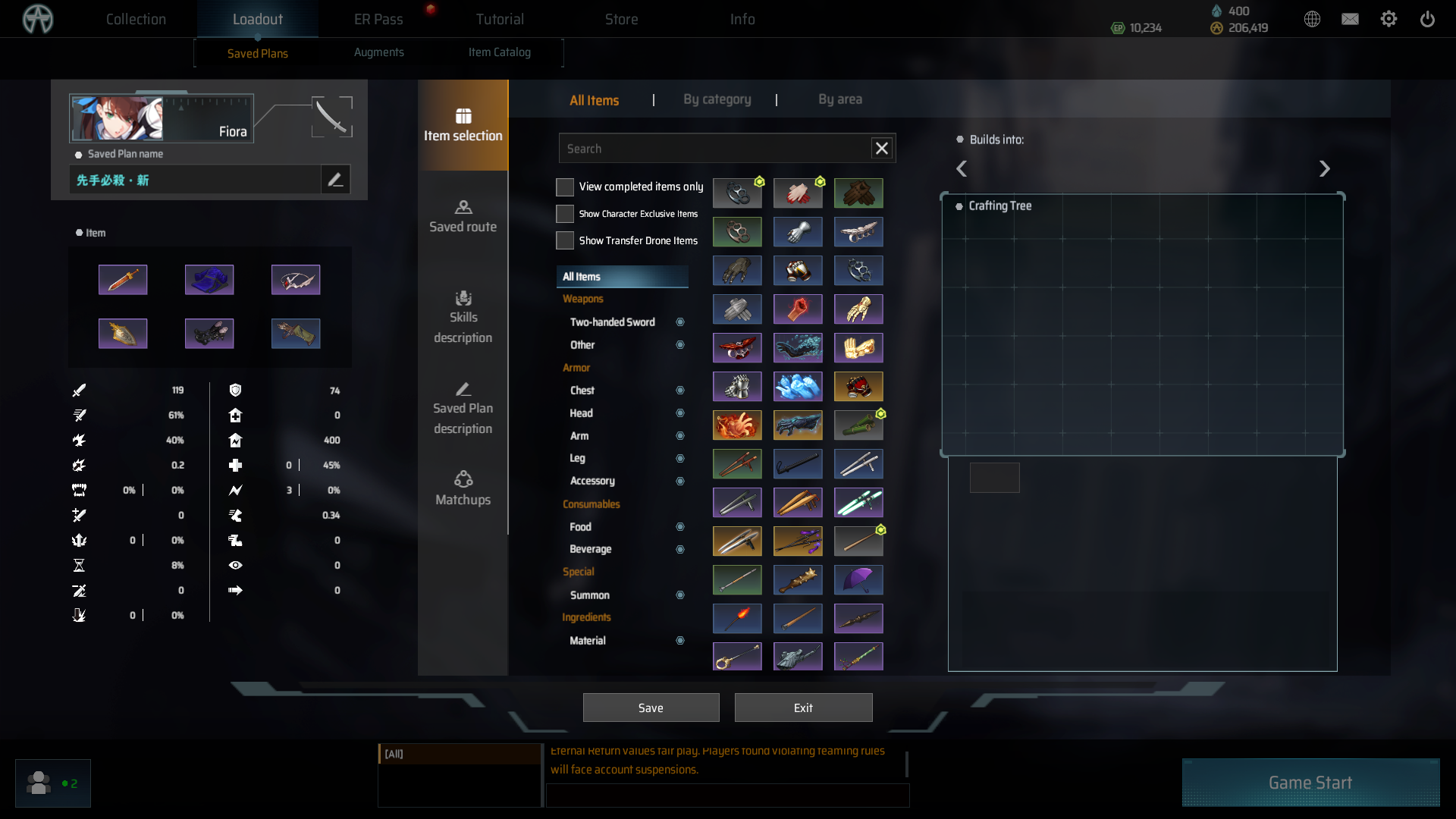Show items By area
This screenshot has width=1456, height=819.
tap(839, 99)
